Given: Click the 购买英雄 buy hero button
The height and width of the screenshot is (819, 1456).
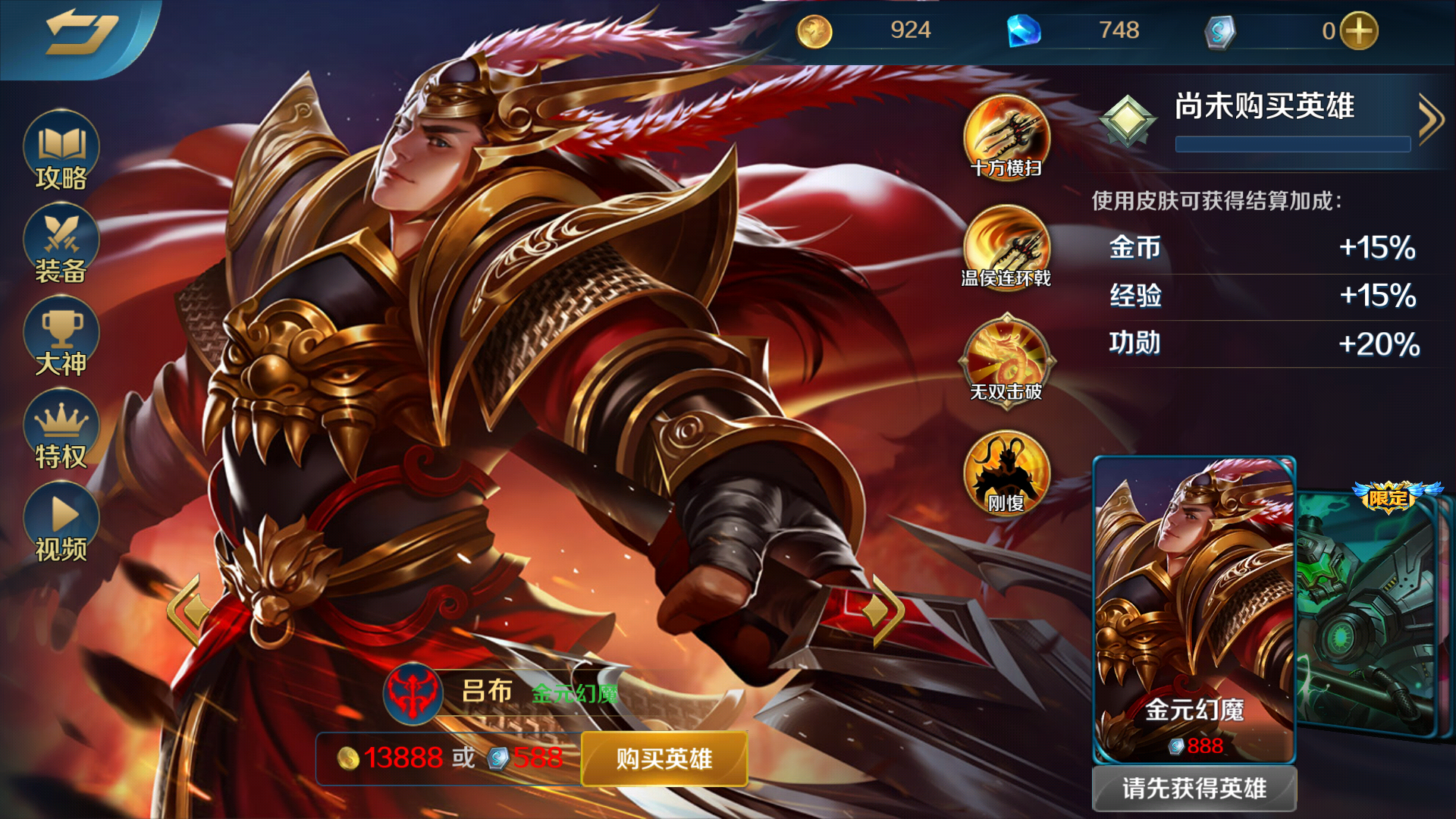Looking at the screenshot, I should pyautogui.click(x=664, y=758).
